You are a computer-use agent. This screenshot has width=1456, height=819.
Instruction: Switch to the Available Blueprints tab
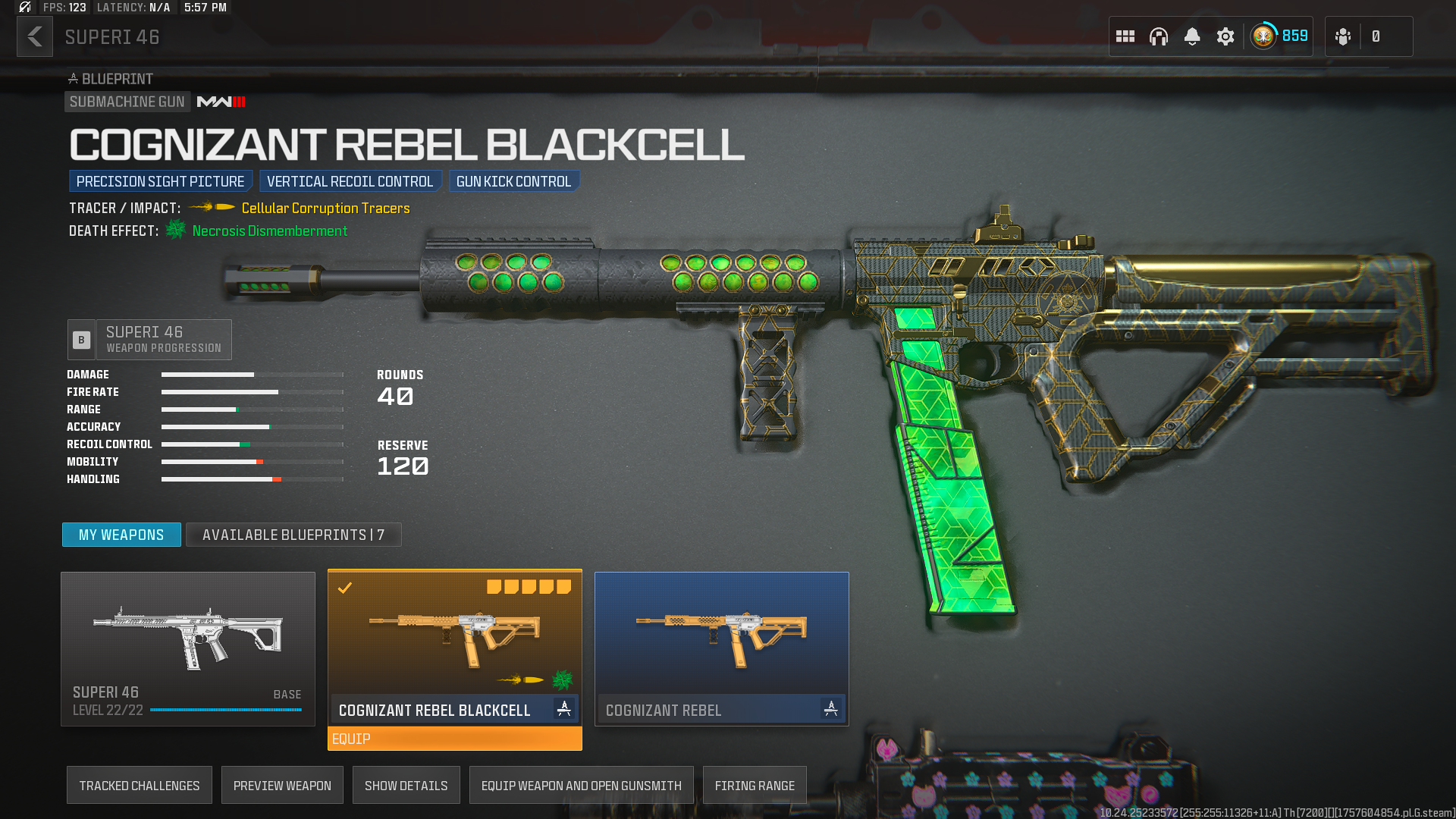coord(293,535)
